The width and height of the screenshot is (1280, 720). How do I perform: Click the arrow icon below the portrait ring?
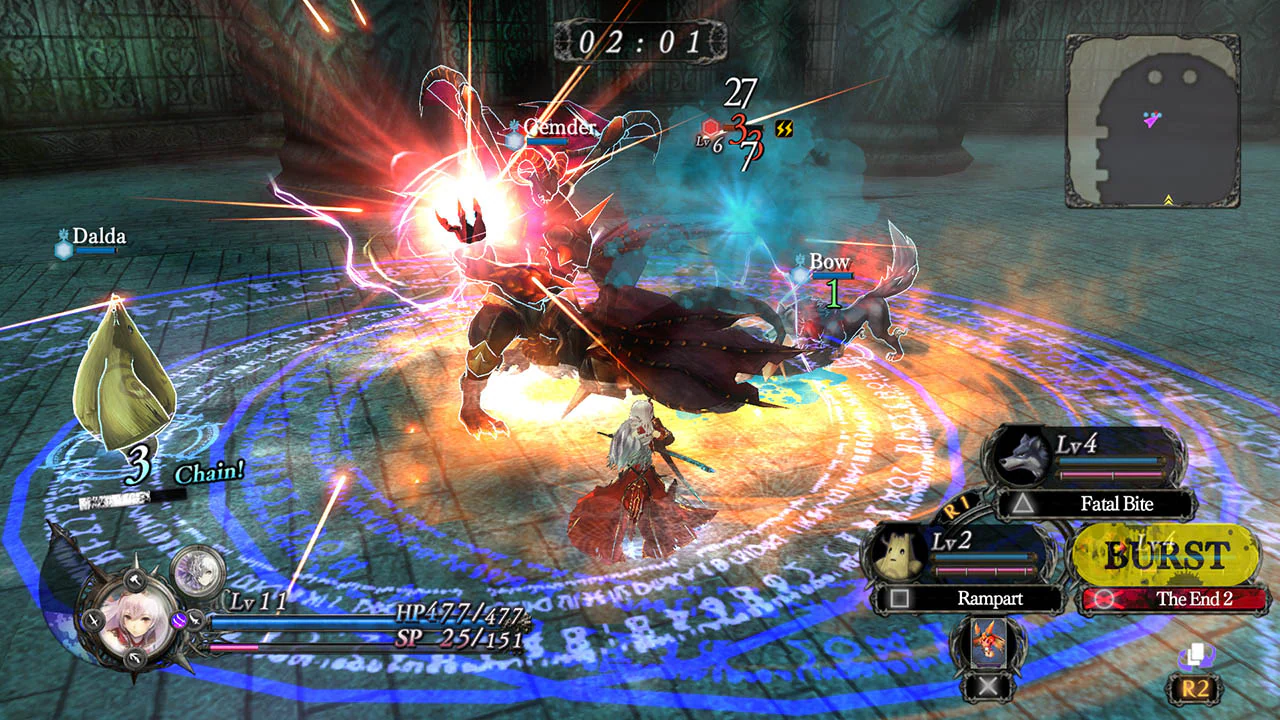(x=133, y=658)
